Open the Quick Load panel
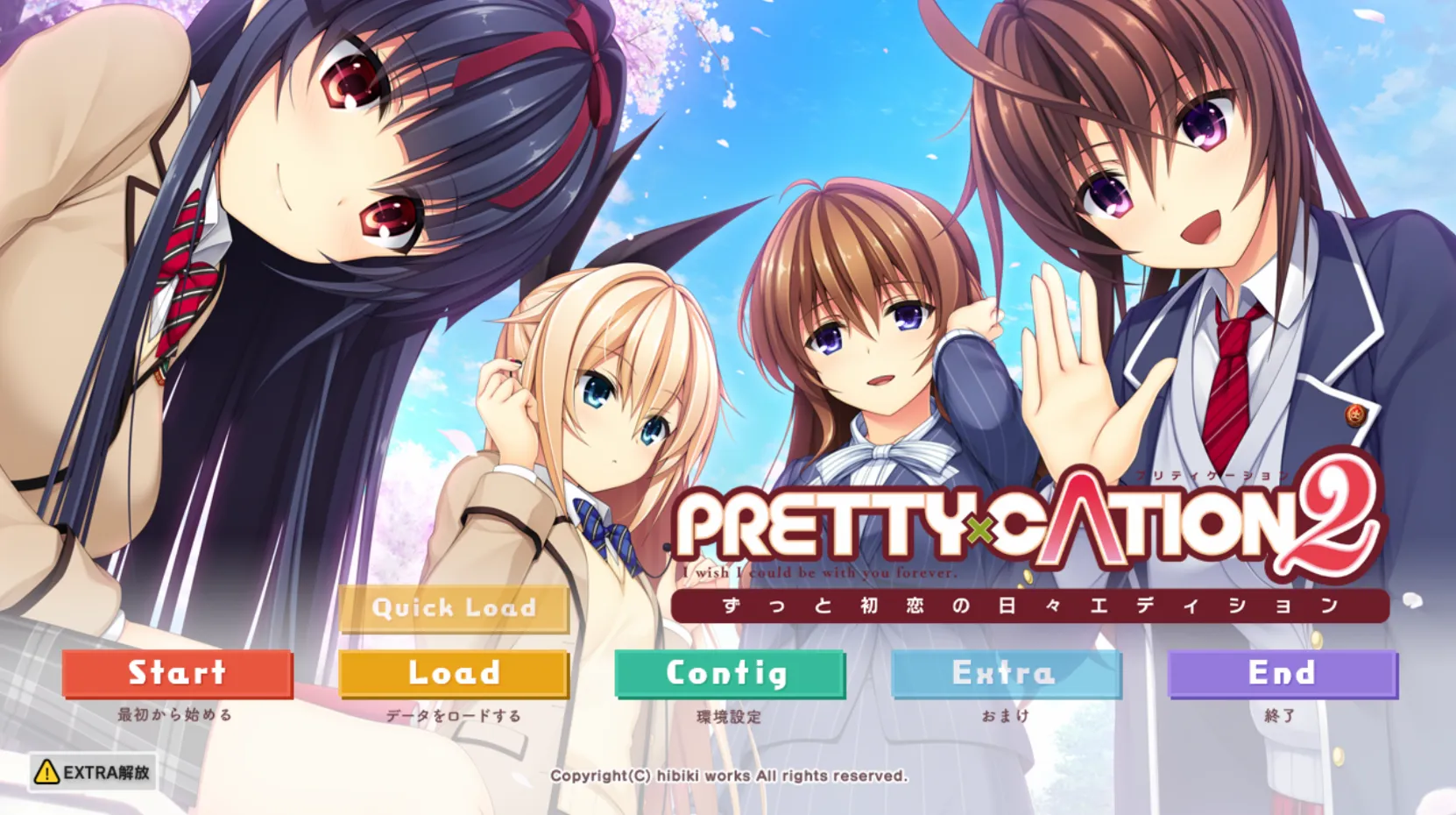This screenshot has height=815, width=1456. (x=454, y=607)
